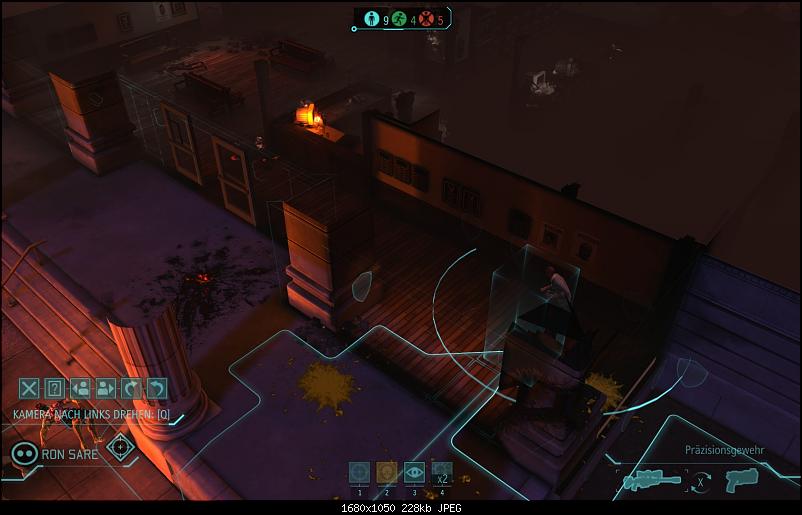Screen dimensions: 802x515
Task: Click the right-curving camera rotate arrow
Action: tap(131, 389)
